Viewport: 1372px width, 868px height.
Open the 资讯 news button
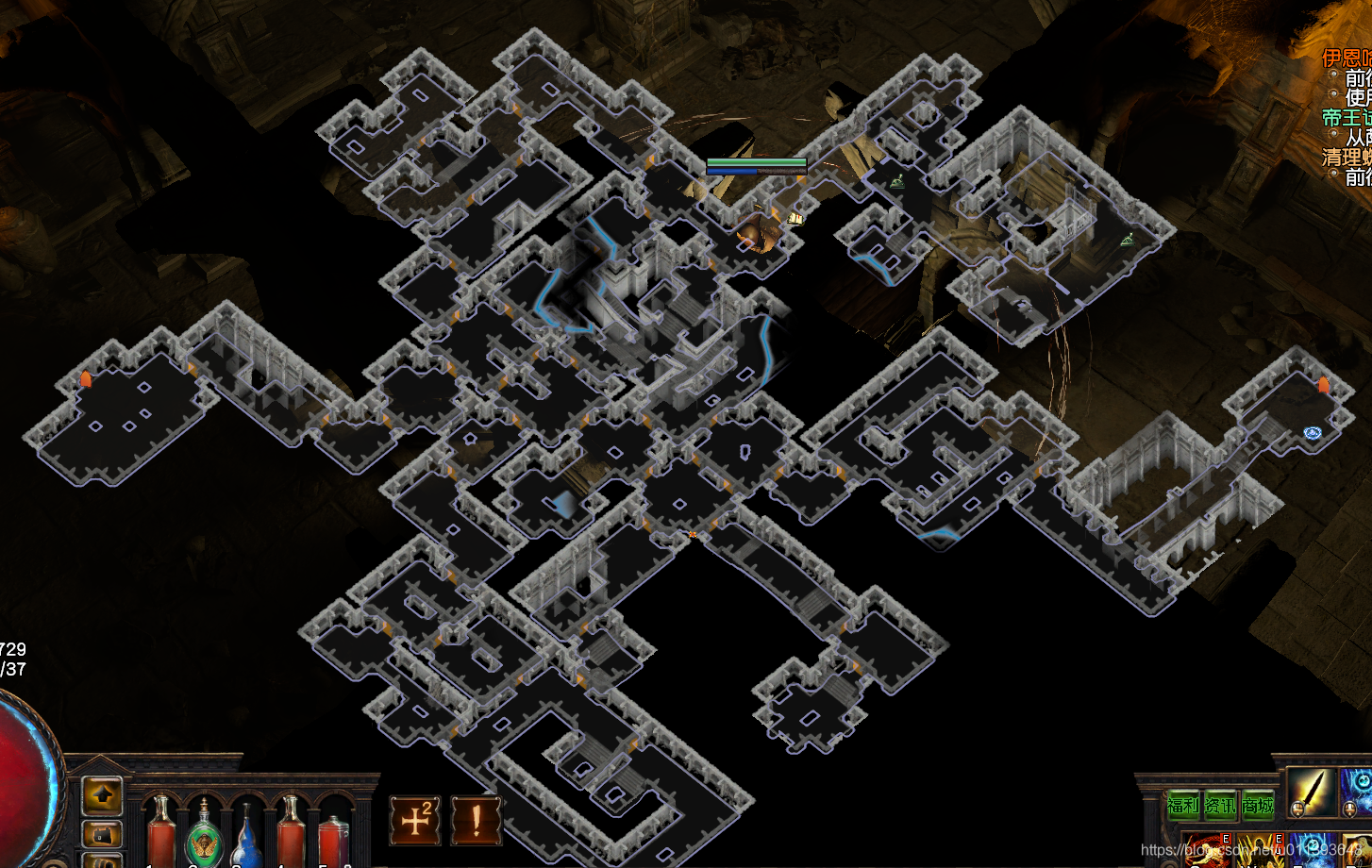point(1220,805)
